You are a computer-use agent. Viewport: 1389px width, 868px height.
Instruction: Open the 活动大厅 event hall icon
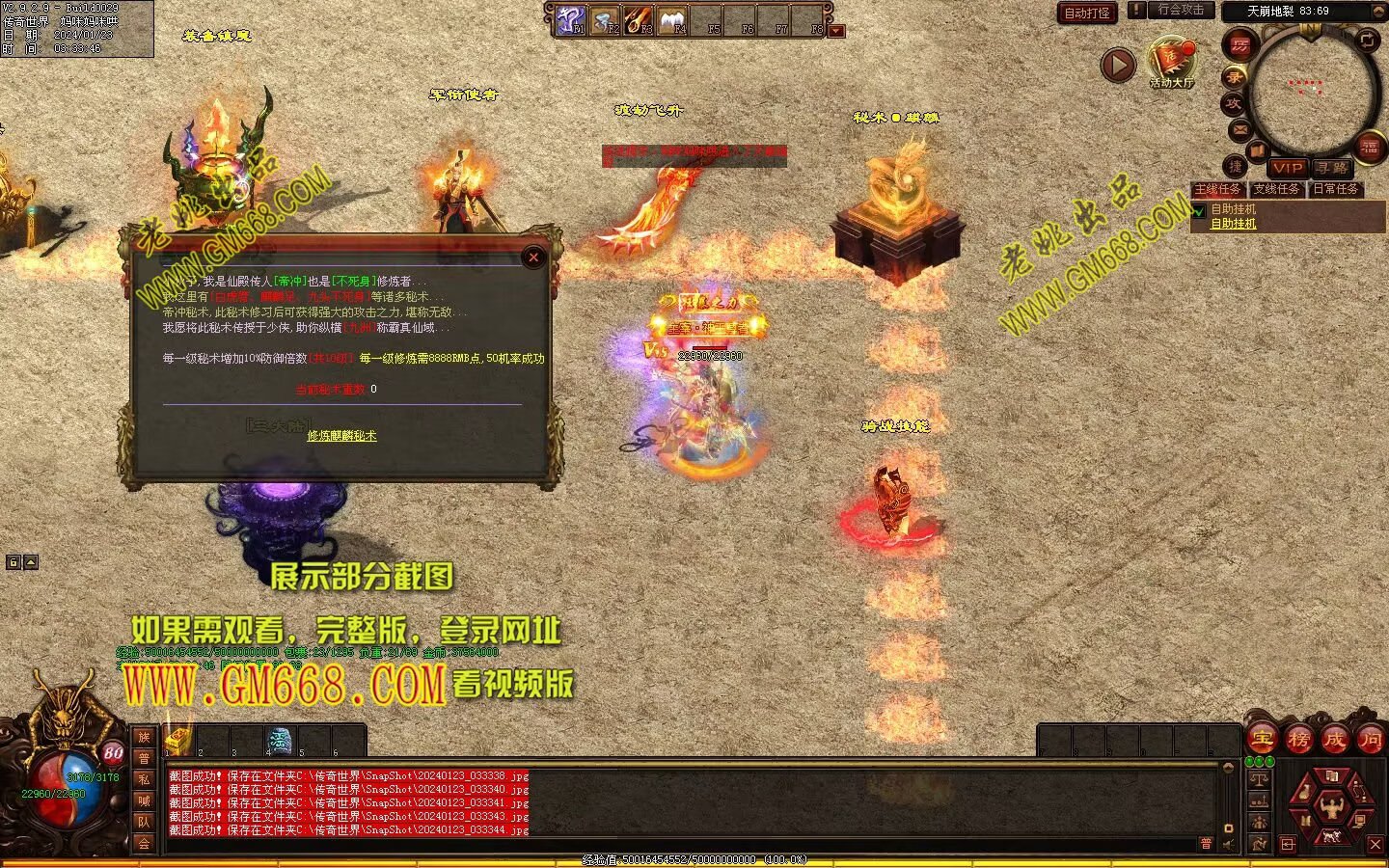click(1171, 61)
